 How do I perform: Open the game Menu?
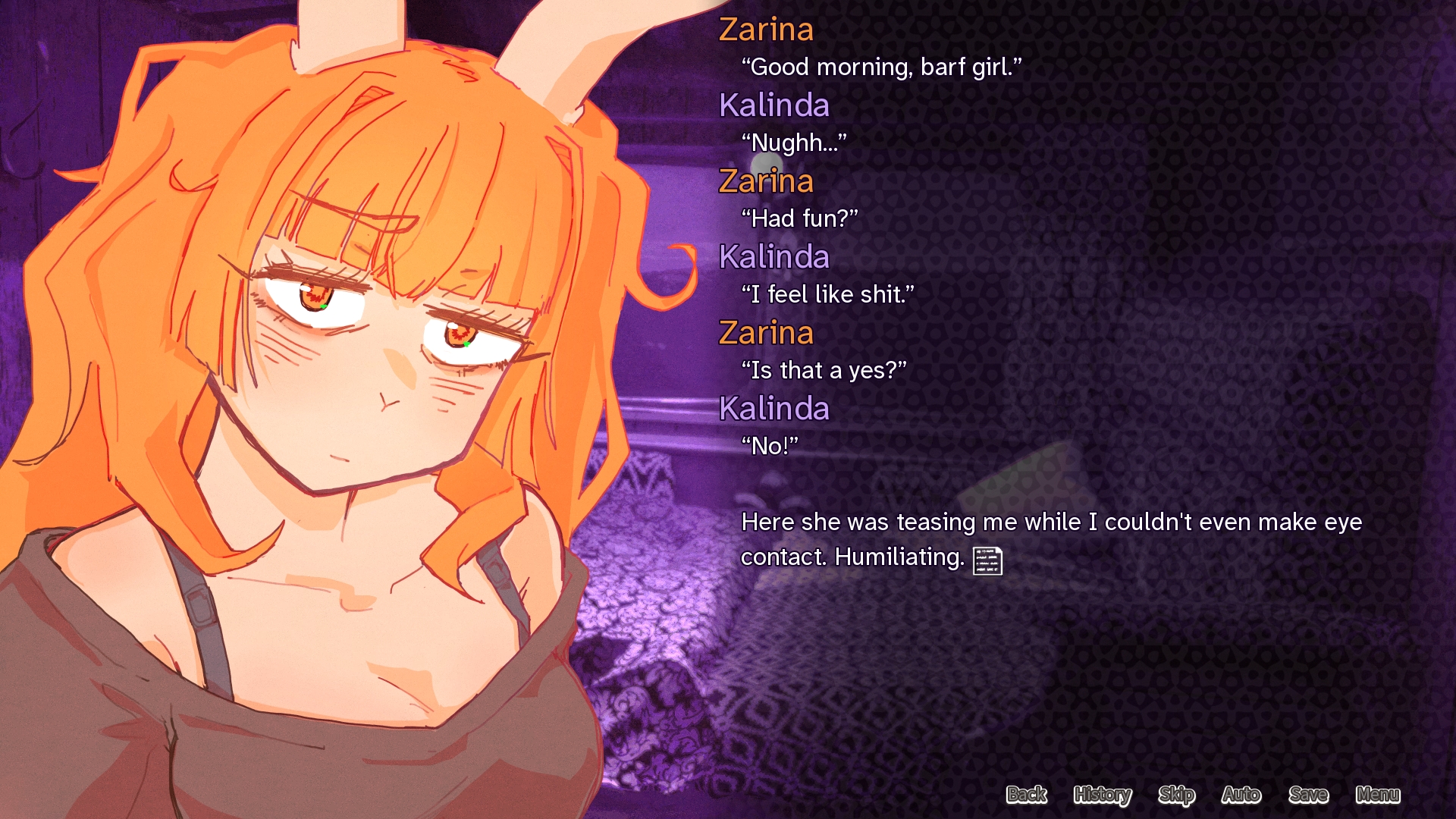(1377, 795)
